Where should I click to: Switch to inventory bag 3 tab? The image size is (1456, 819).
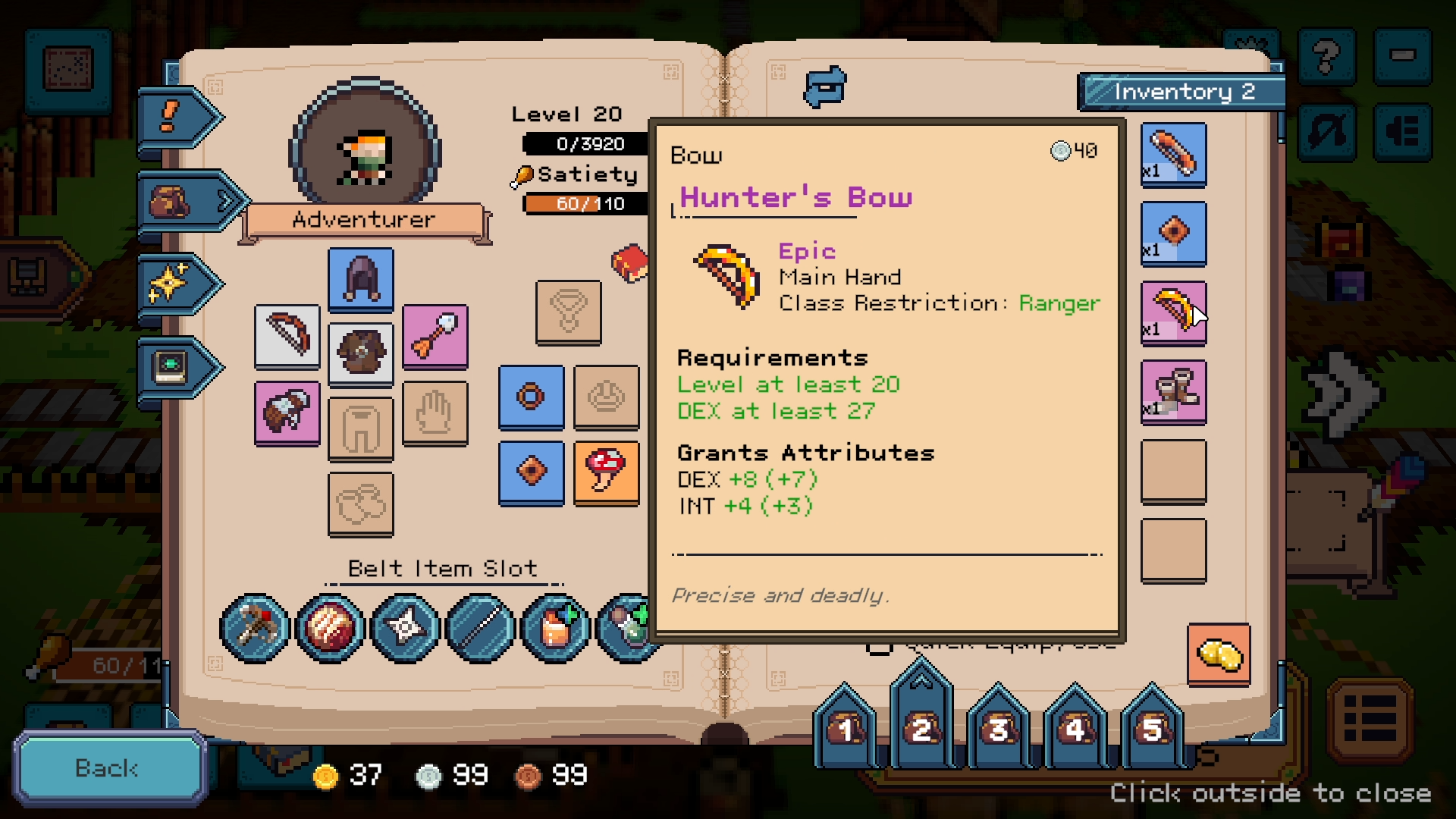pyautogui.click(x=998, y=729)
